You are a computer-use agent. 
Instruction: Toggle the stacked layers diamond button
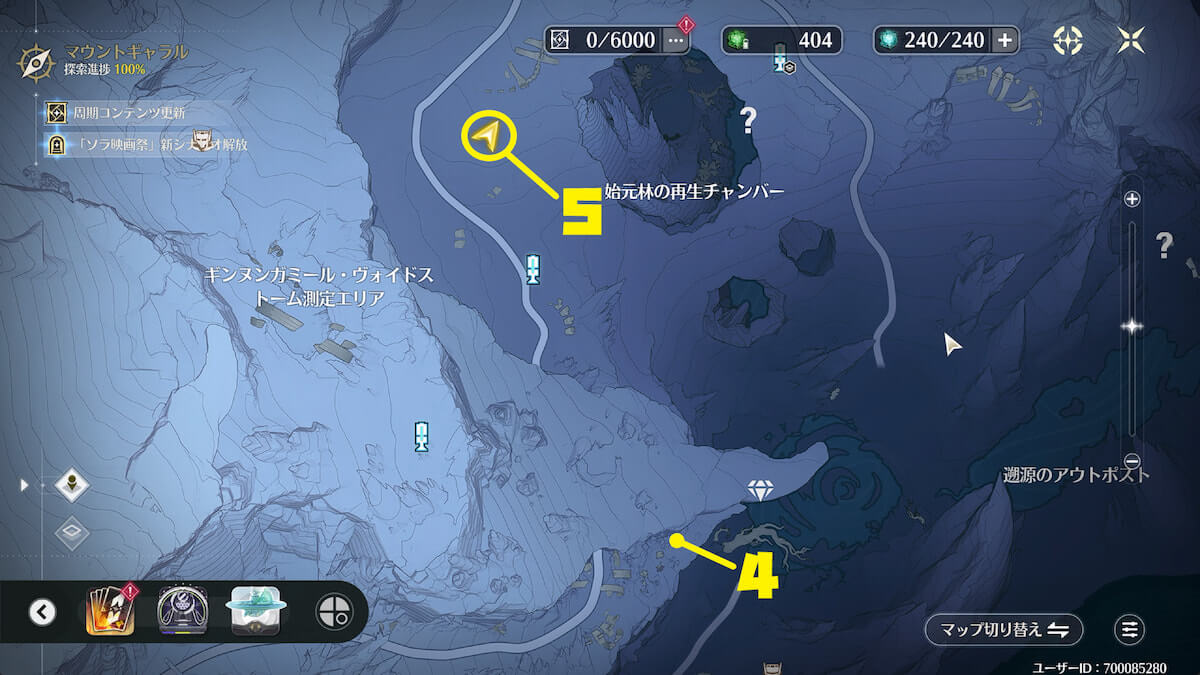click(72, 532)
